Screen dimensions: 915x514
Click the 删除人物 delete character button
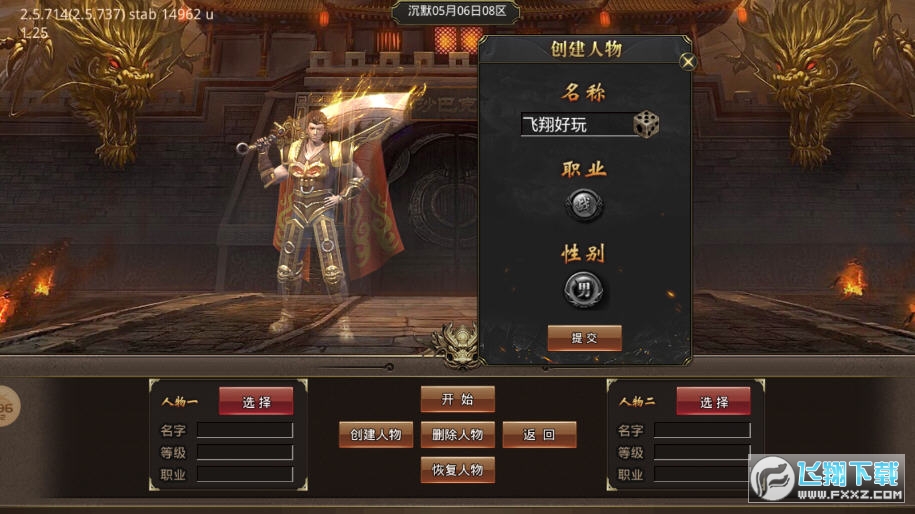click(457, 434)
